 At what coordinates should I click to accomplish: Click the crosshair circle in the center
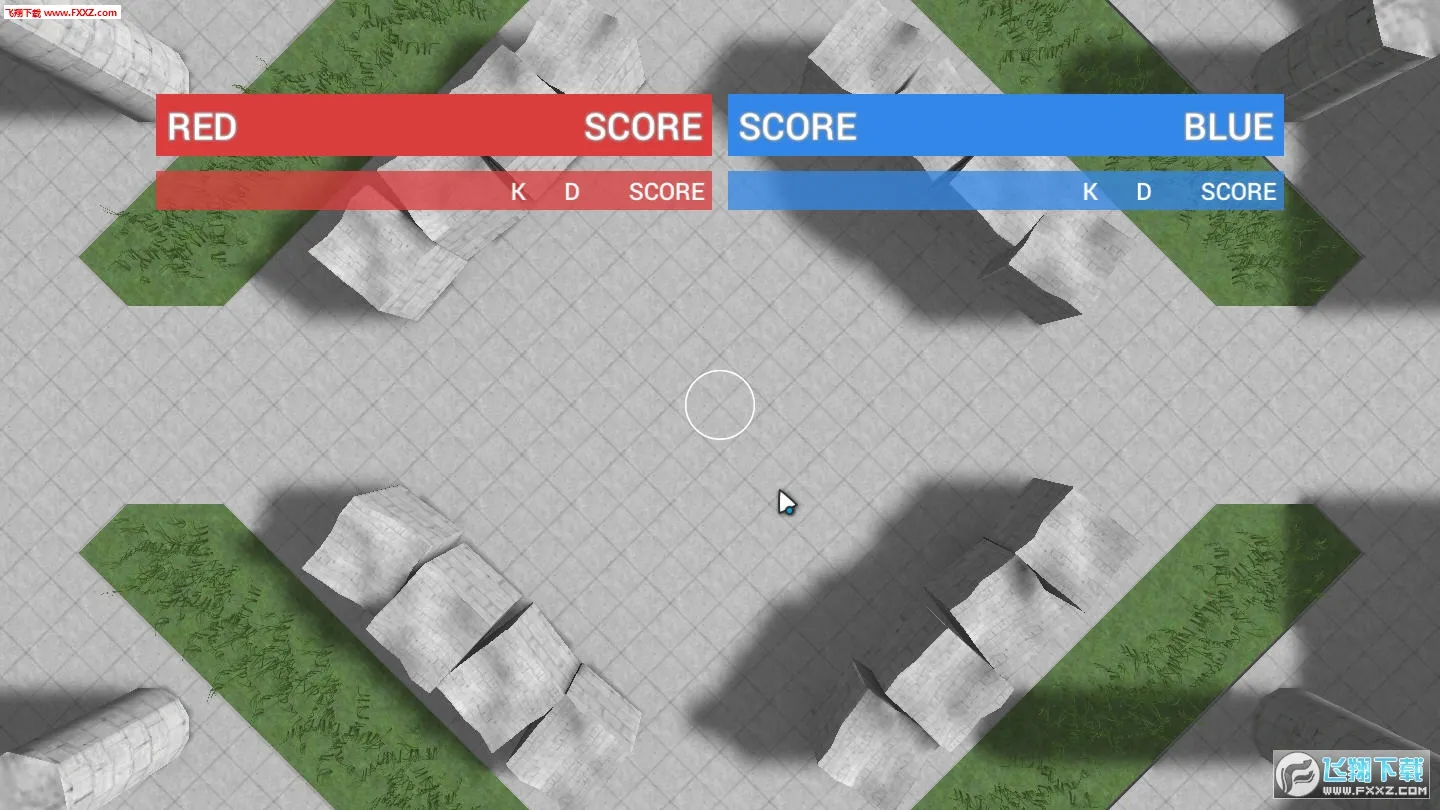pyautogui.click(x=719, y=404)
